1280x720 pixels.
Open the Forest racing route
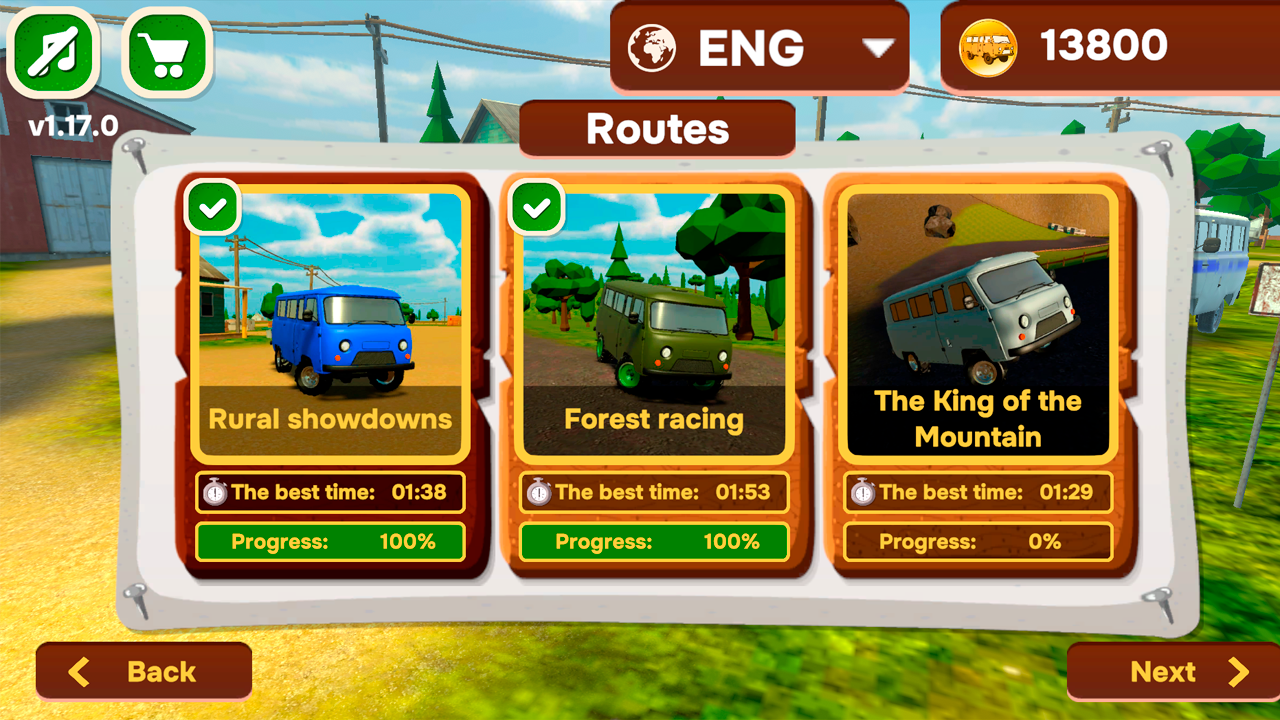653,320
